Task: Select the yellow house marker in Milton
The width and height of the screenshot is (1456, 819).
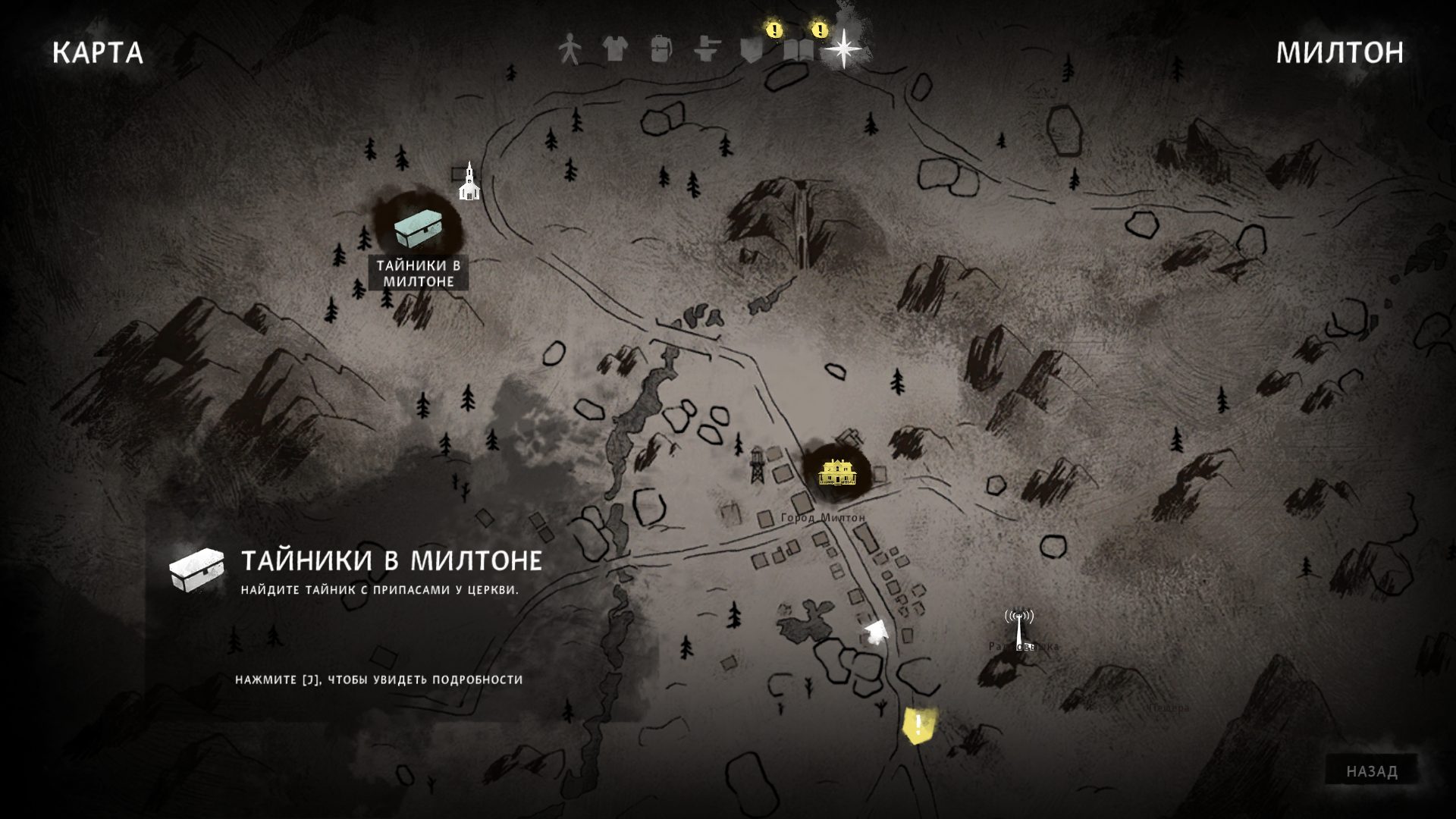Action: [x=837, y=472]
